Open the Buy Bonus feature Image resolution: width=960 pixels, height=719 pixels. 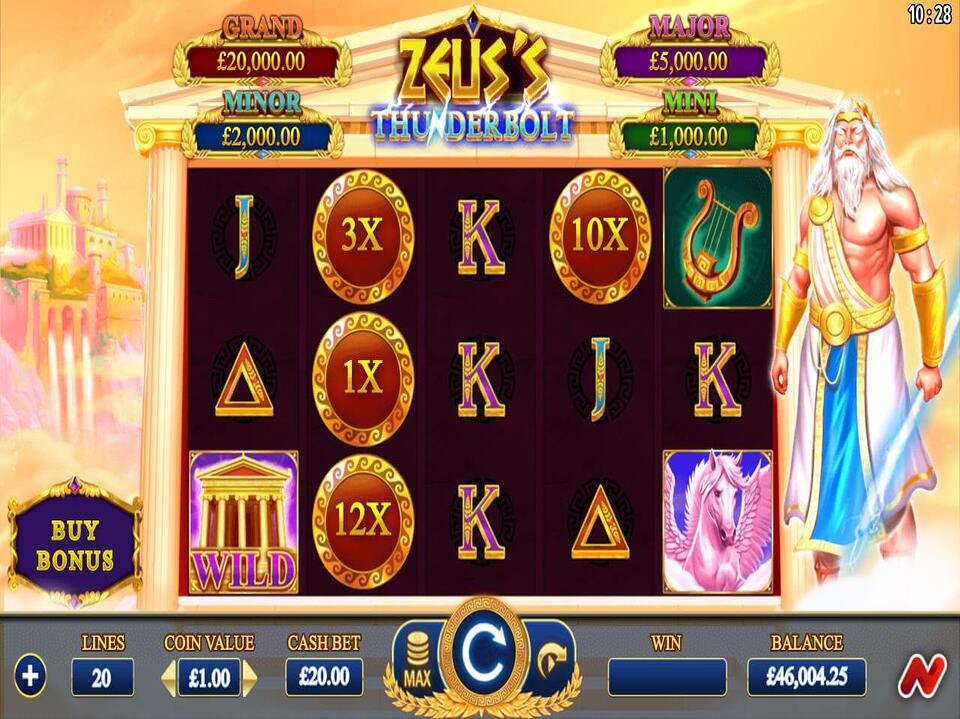tap(75, 545)
